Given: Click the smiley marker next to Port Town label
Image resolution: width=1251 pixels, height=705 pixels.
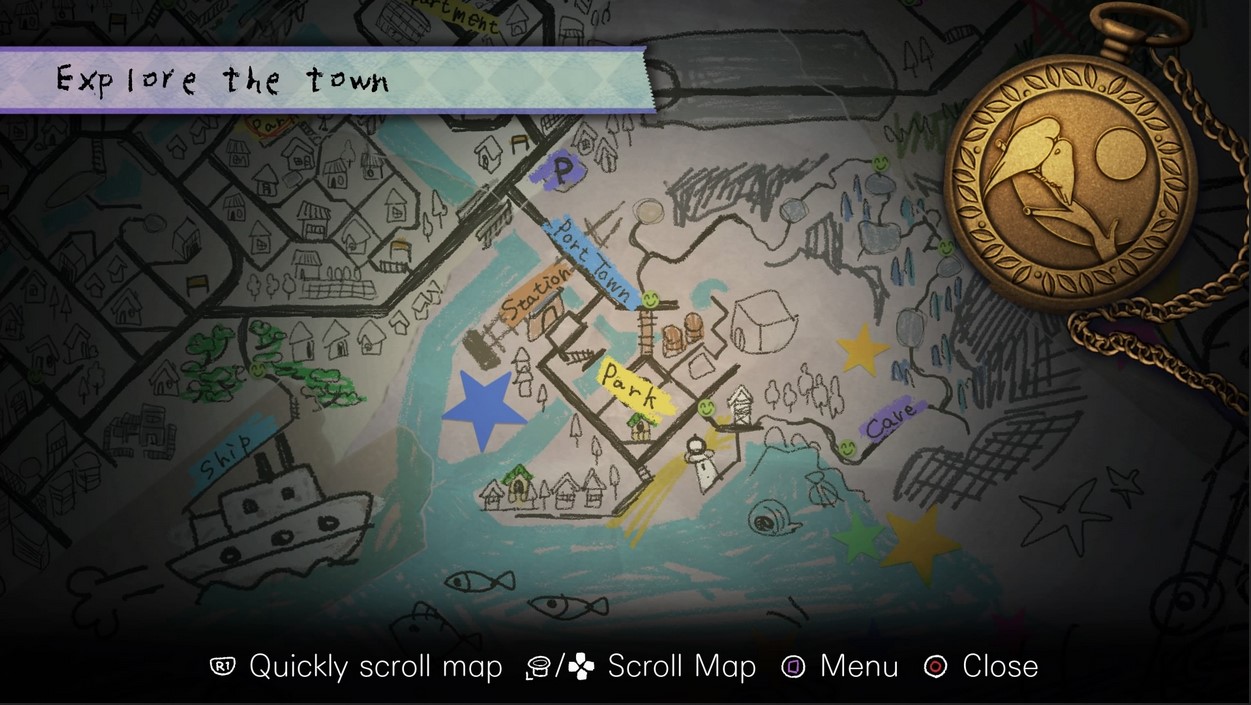Looking at the screenshot, I should coord(650,298).
